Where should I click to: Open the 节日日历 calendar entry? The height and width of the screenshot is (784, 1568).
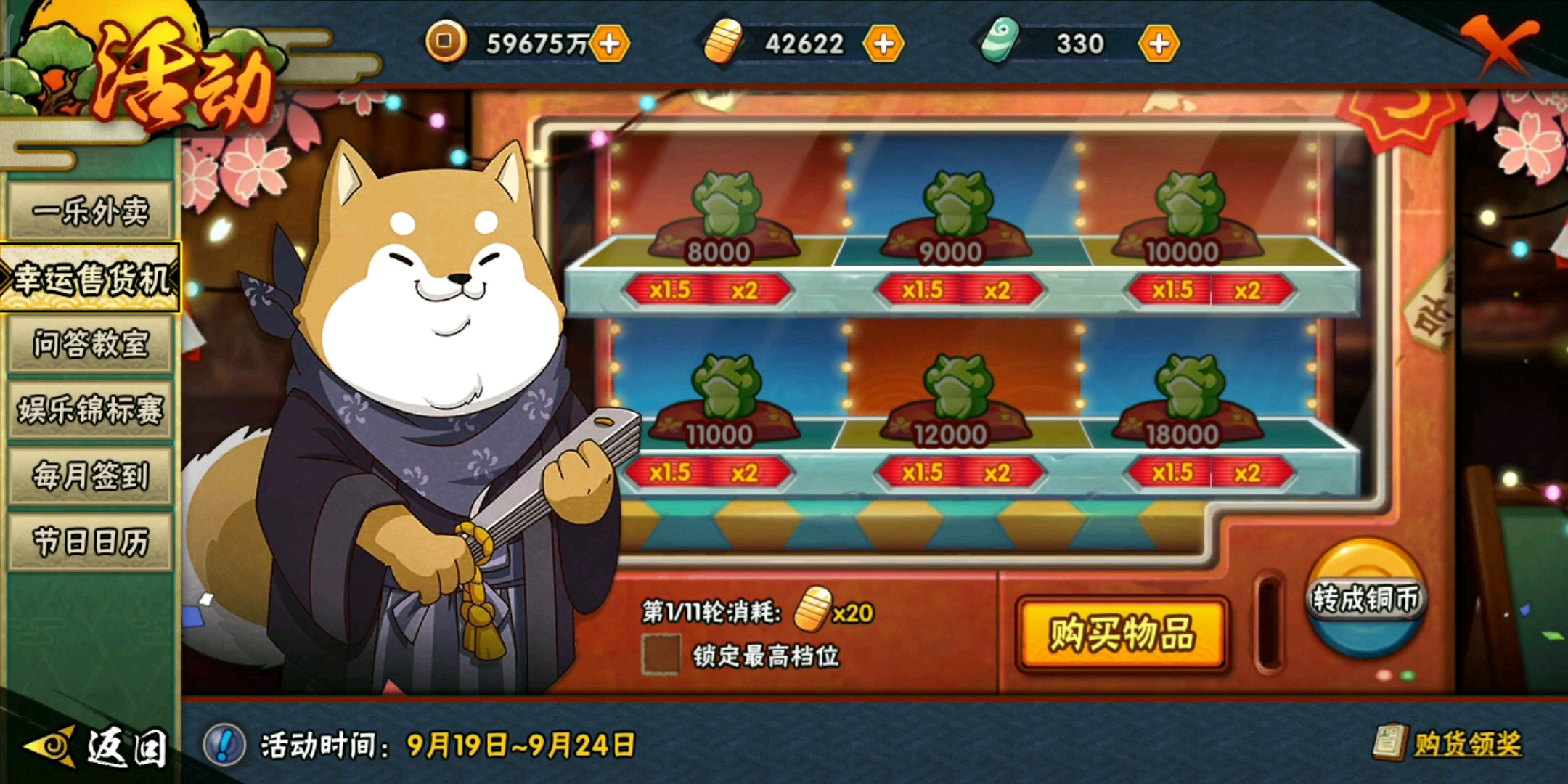(91, 542)
